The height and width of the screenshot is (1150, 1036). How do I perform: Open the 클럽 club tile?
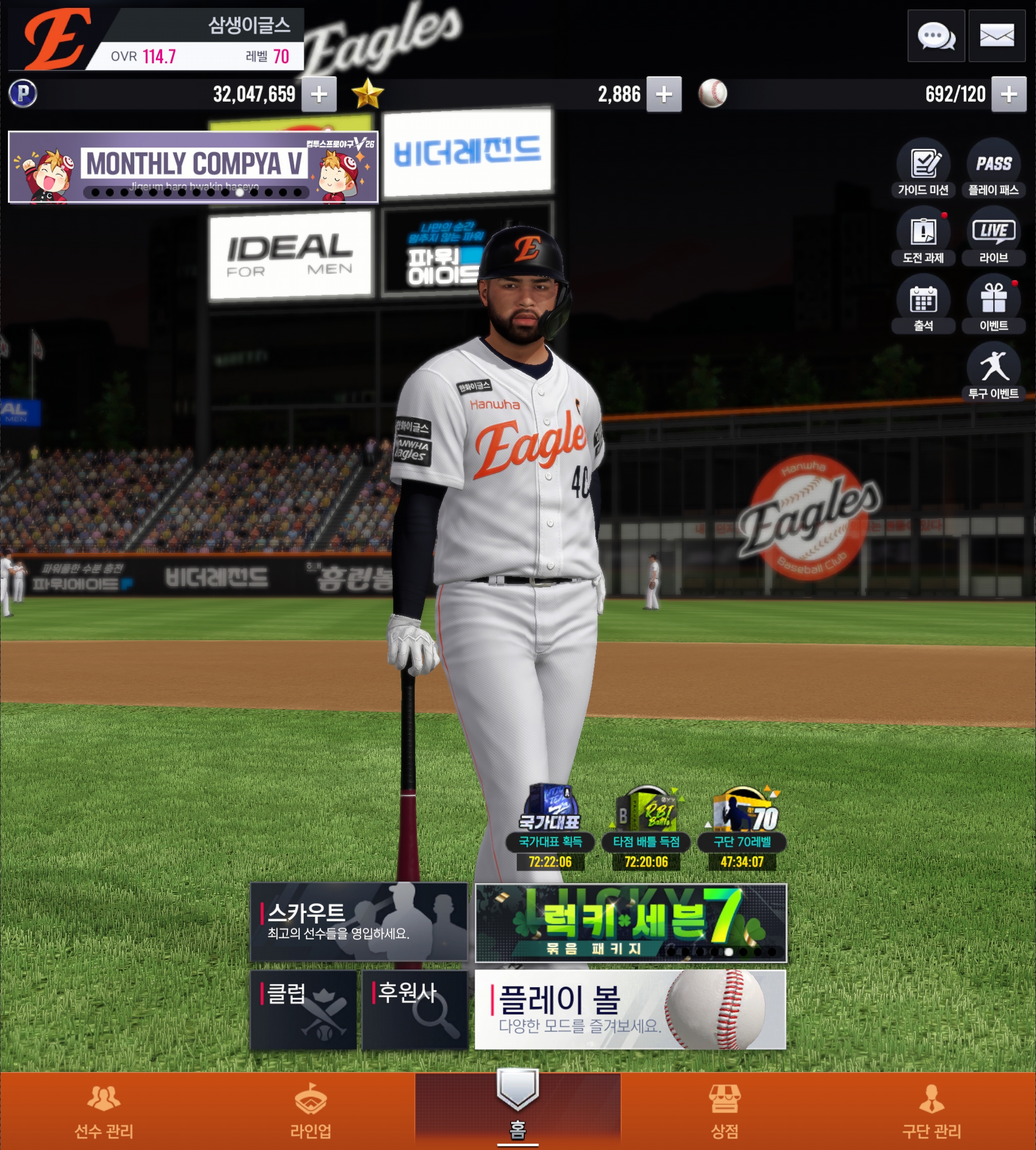pyautogui.click(x=303, y=1010)
